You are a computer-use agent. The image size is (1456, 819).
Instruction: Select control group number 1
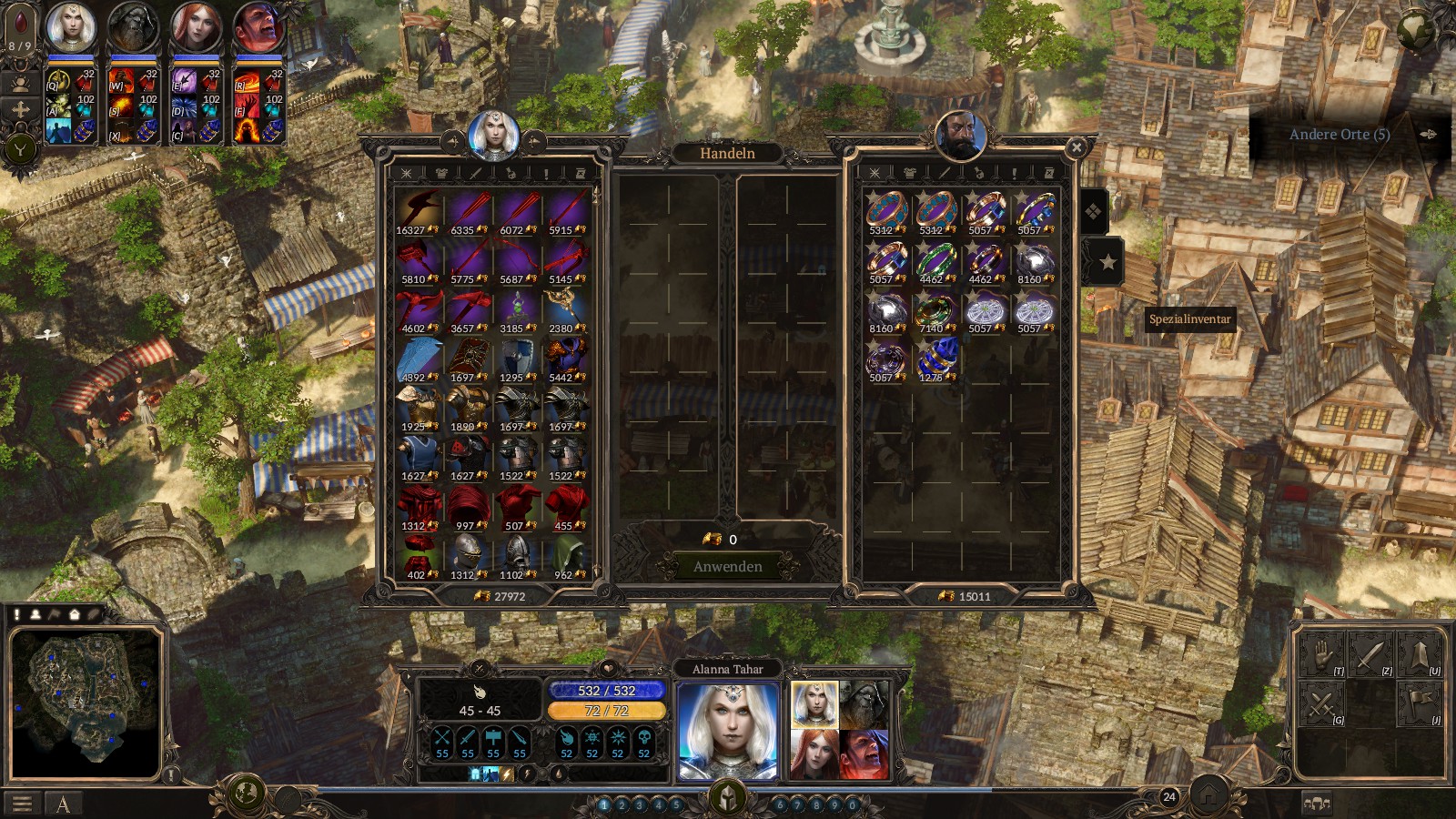[x=604, y=804]
